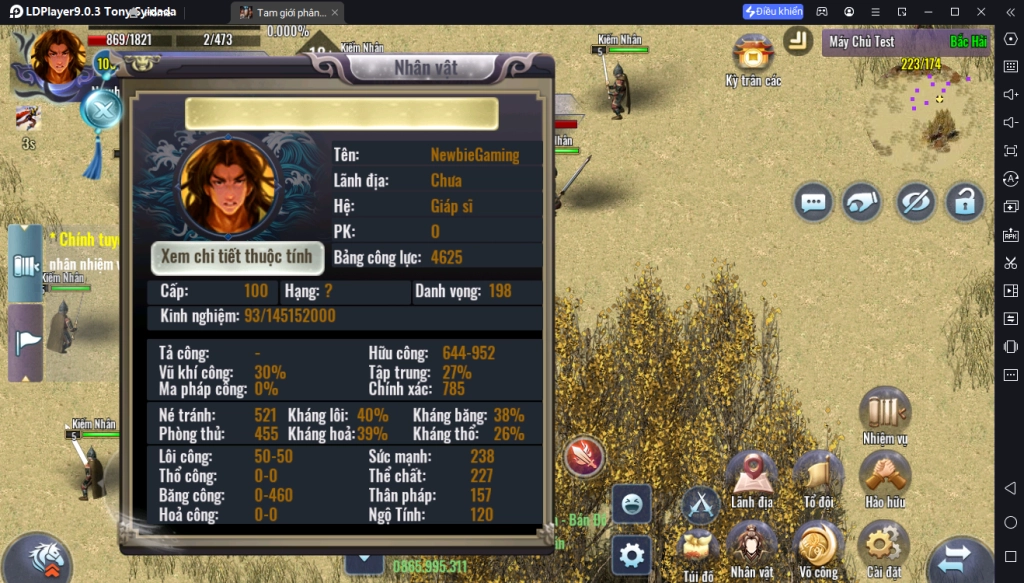Open the Cài đặt settings menu
Viewport: 1024px width, 583px height.
[x=884, y=546]
